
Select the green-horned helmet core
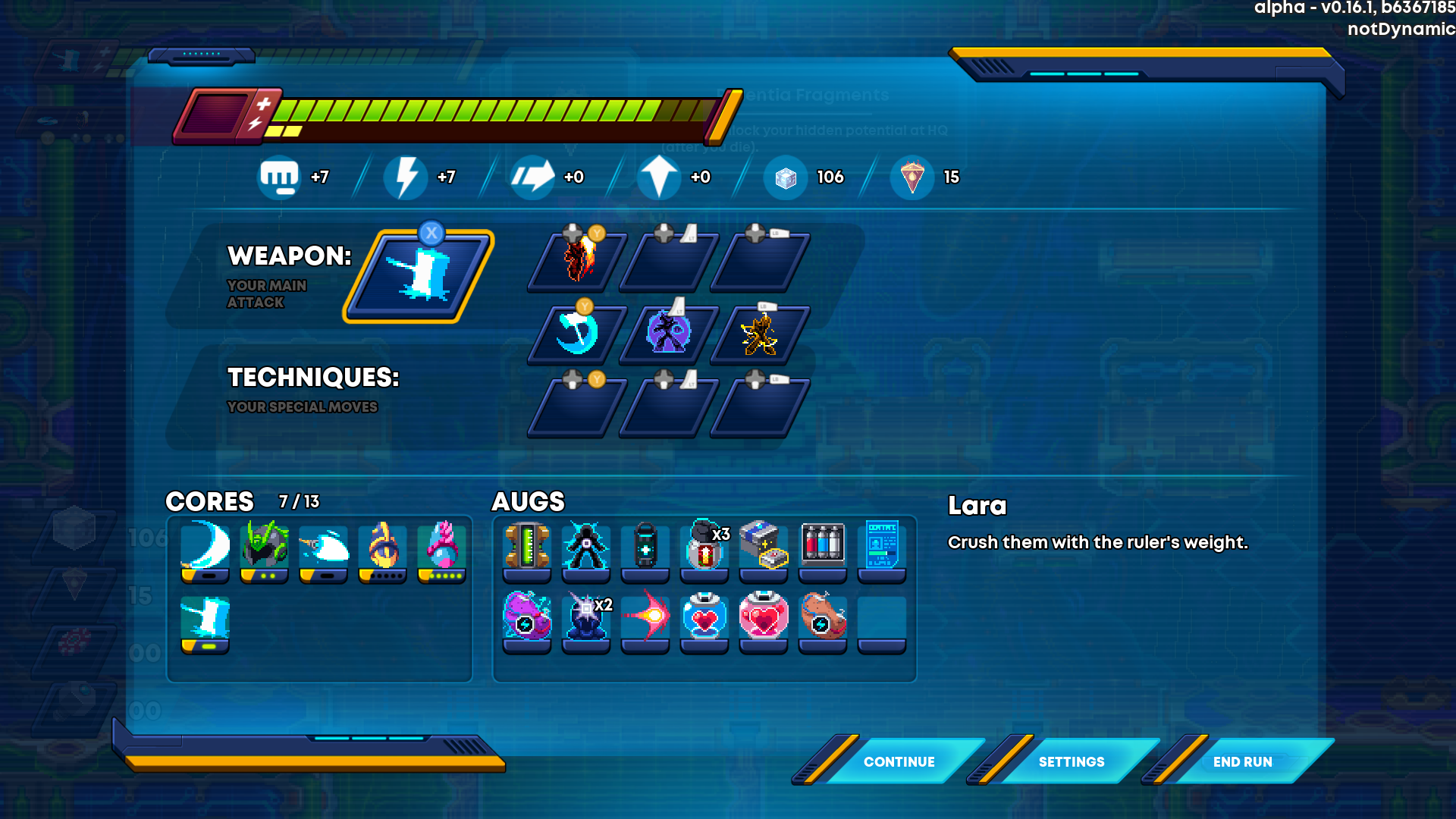coord(265,546)
